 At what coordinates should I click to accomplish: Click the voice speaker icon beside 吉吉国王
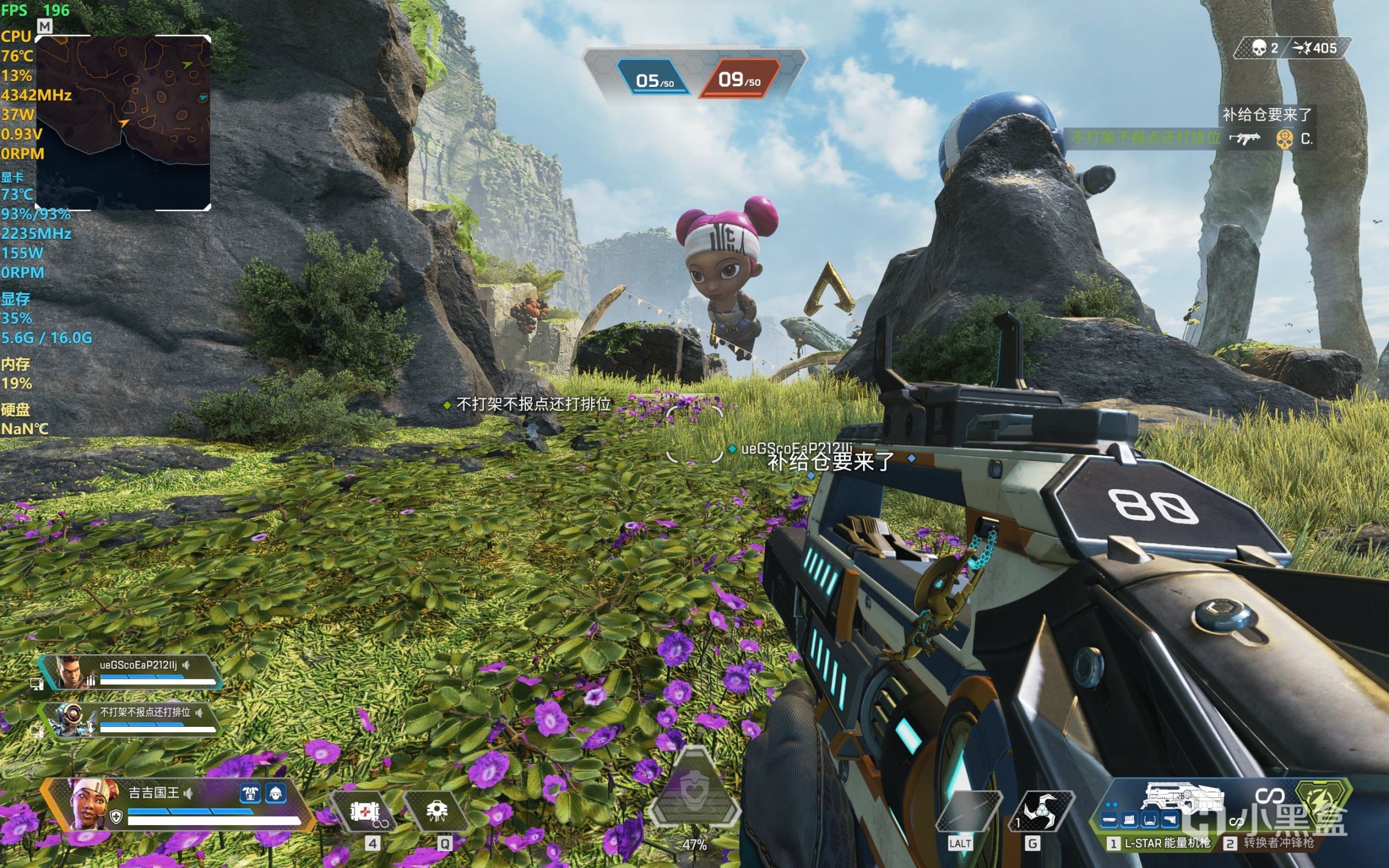(189, 793)
